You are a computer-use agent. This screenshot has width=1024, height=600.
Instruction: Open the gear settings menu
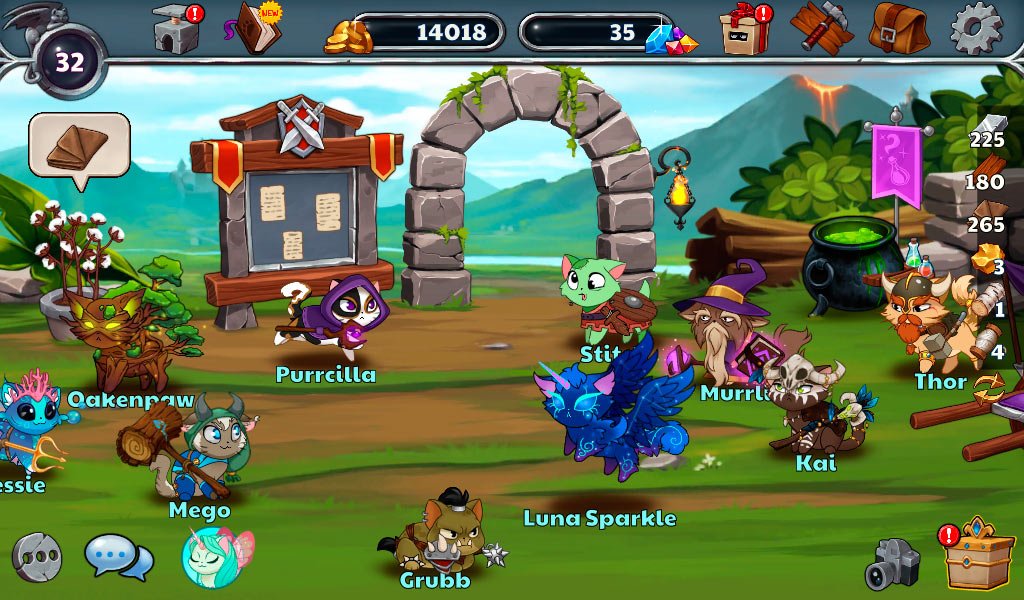(x=975, y=28)
